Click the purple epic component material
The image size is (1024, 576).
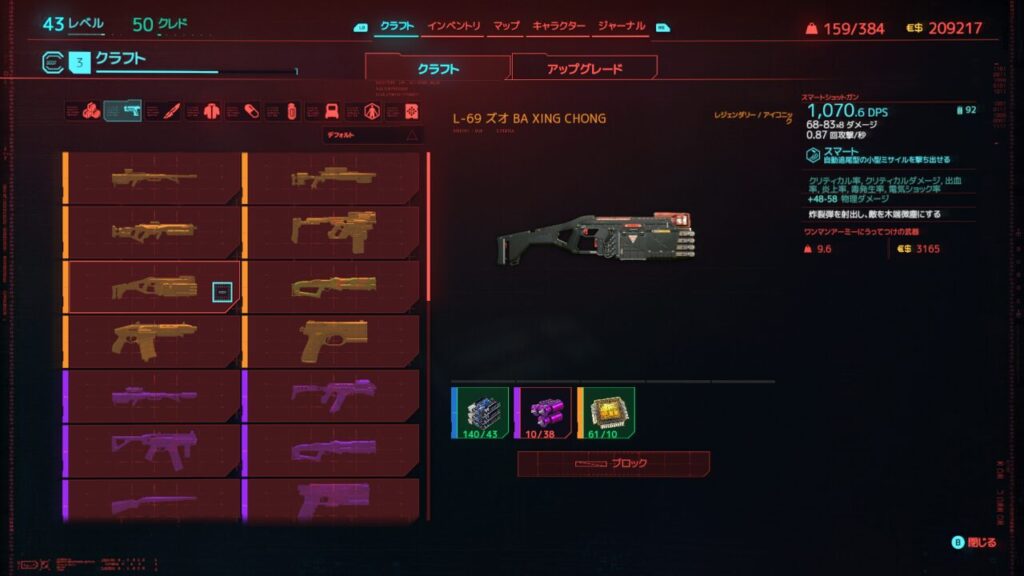[x=543, y=411]
